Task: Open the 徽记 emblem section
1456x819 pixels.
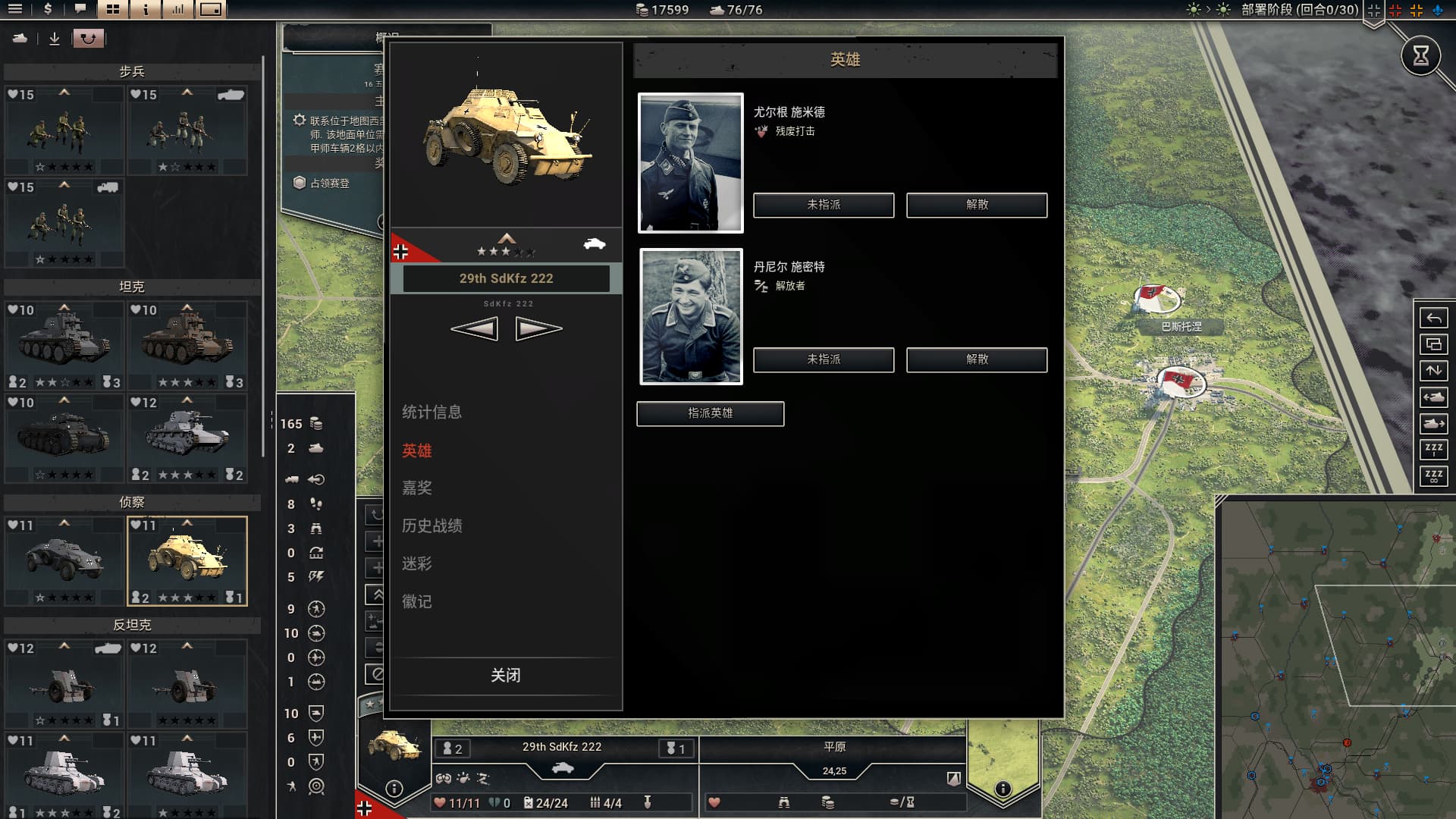Action: [x=417, y=601]
